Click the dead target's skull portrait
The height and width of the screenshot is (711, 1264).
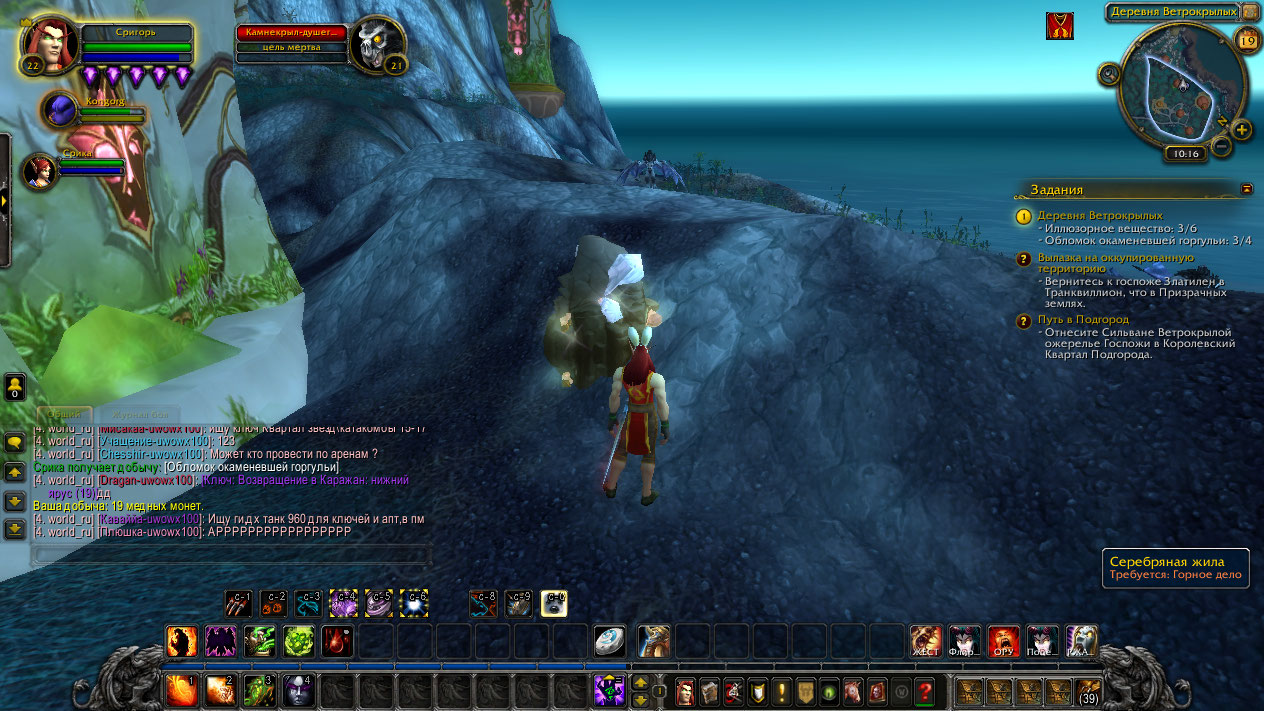tap(378, 43)
